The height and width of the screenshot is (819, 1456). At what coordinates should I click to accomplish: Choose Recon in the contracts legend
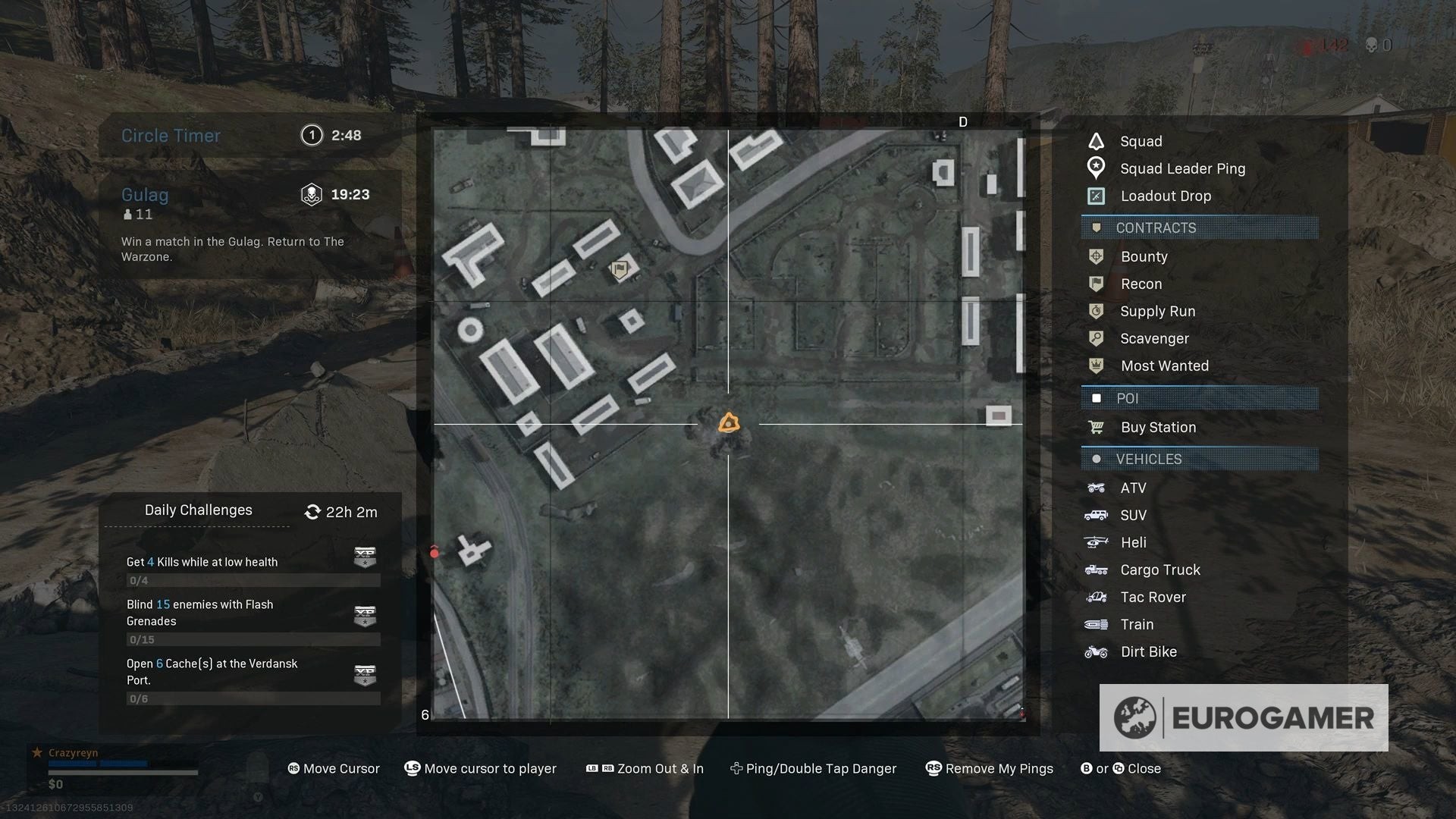[1141, 284]
